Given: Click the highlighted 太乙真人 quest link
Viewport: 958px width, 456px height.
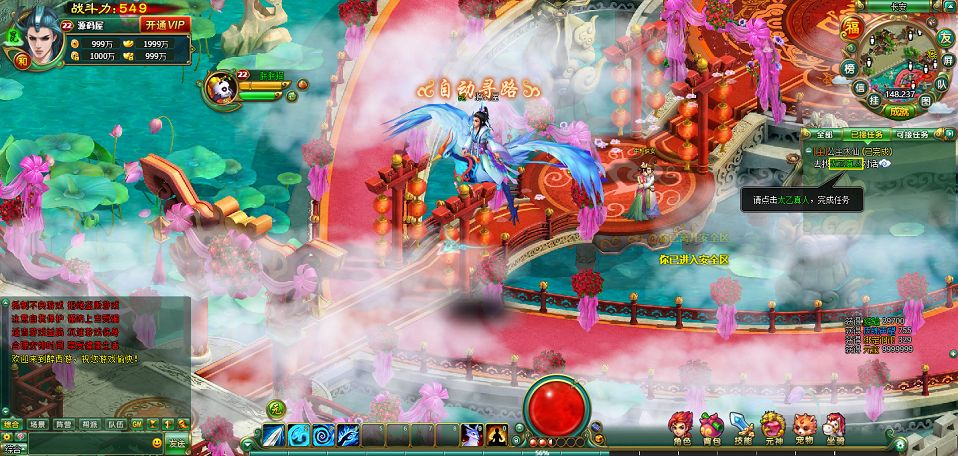Looking at the screenshot, I should coord(847,163).
